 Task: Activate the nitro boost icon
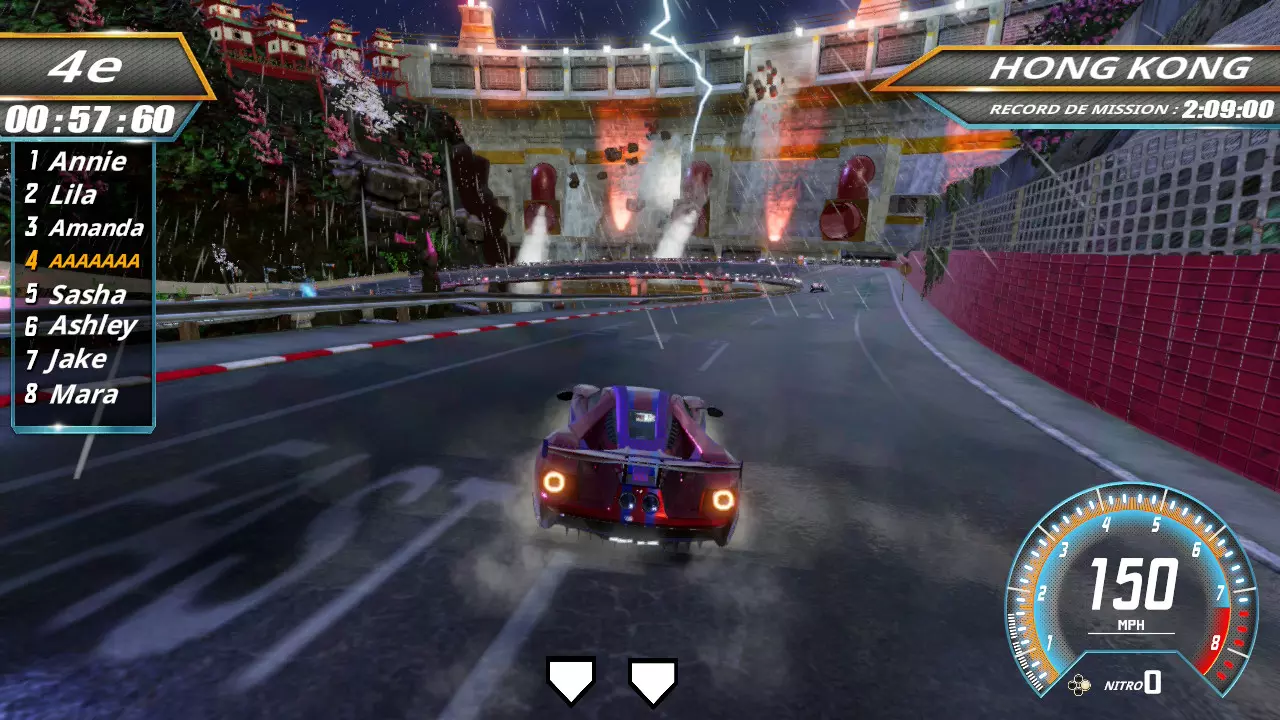click(1079, 685)
